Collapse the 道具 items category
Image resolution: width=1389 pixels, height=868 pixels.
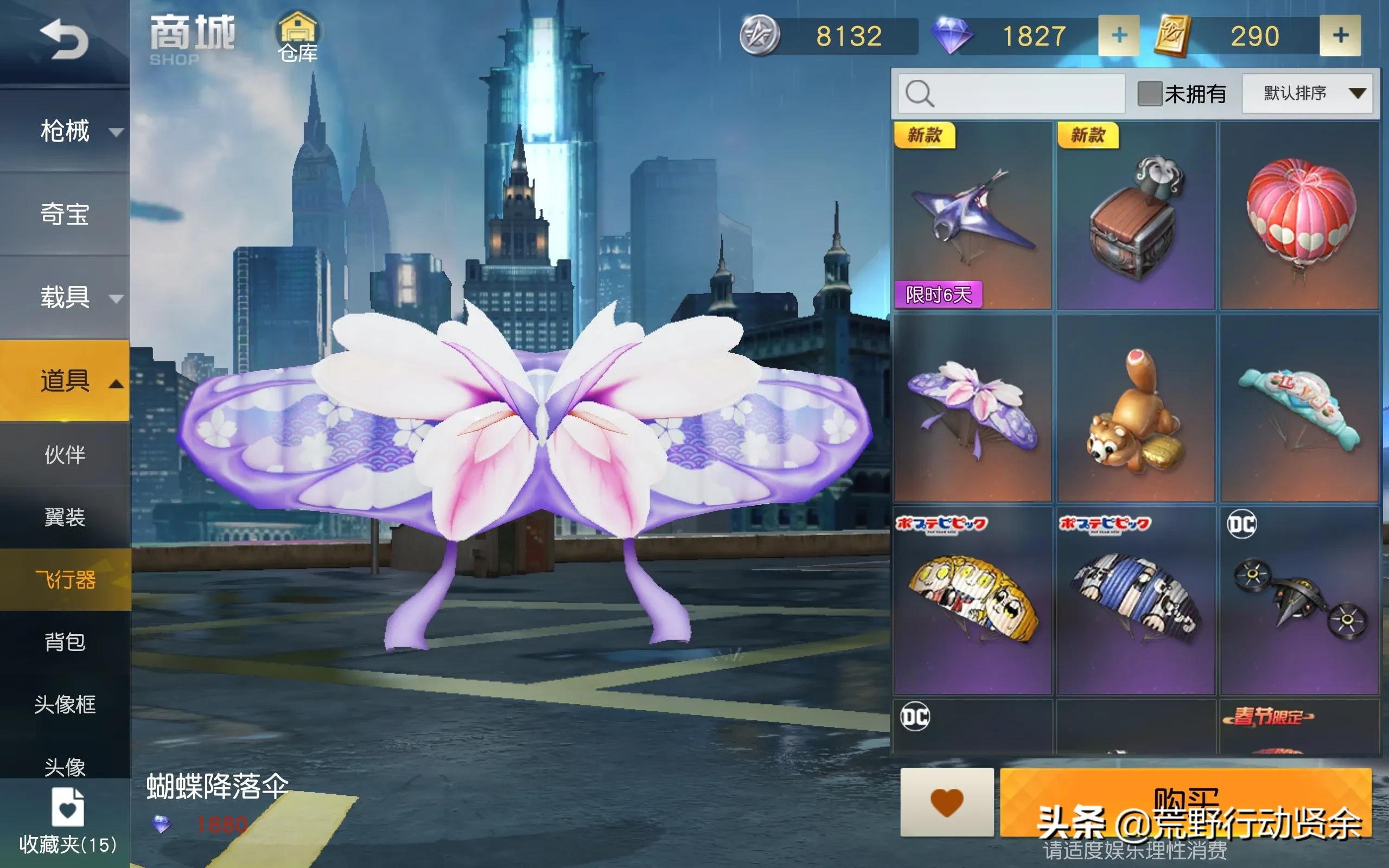pos(65,381)
